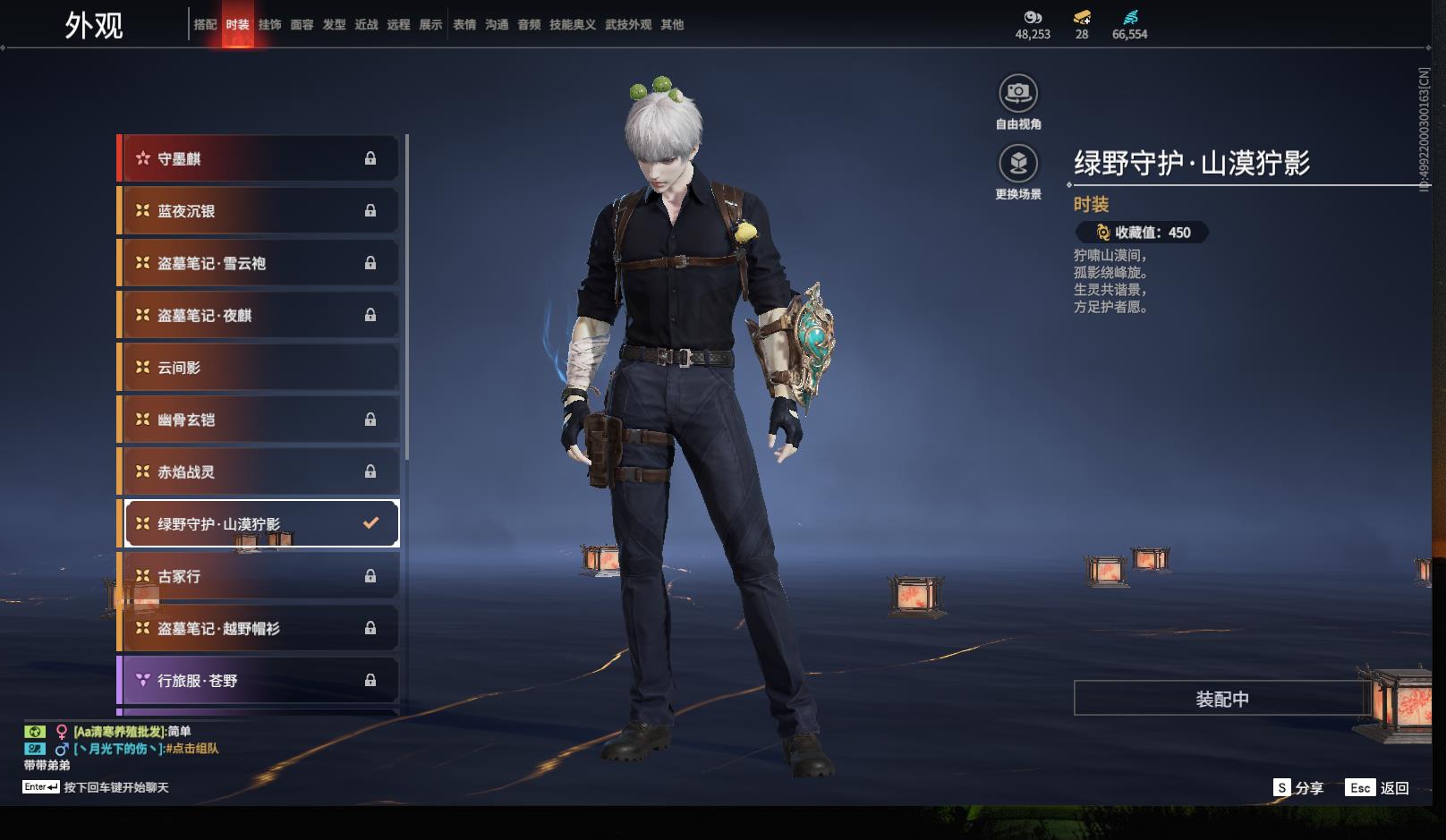Choose the 守墨麒 outfit entry
Image resolution: width=1446 pixels, height=840 pixels.
259,159
